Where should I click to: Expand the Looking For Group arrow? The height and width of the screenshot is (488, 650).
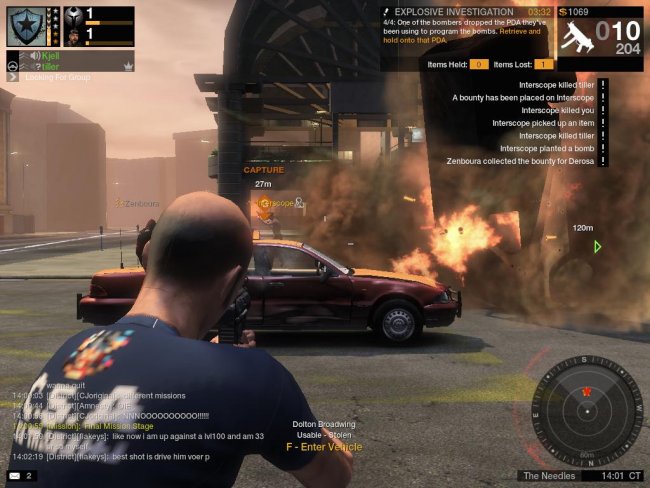[x=14, y=77]
